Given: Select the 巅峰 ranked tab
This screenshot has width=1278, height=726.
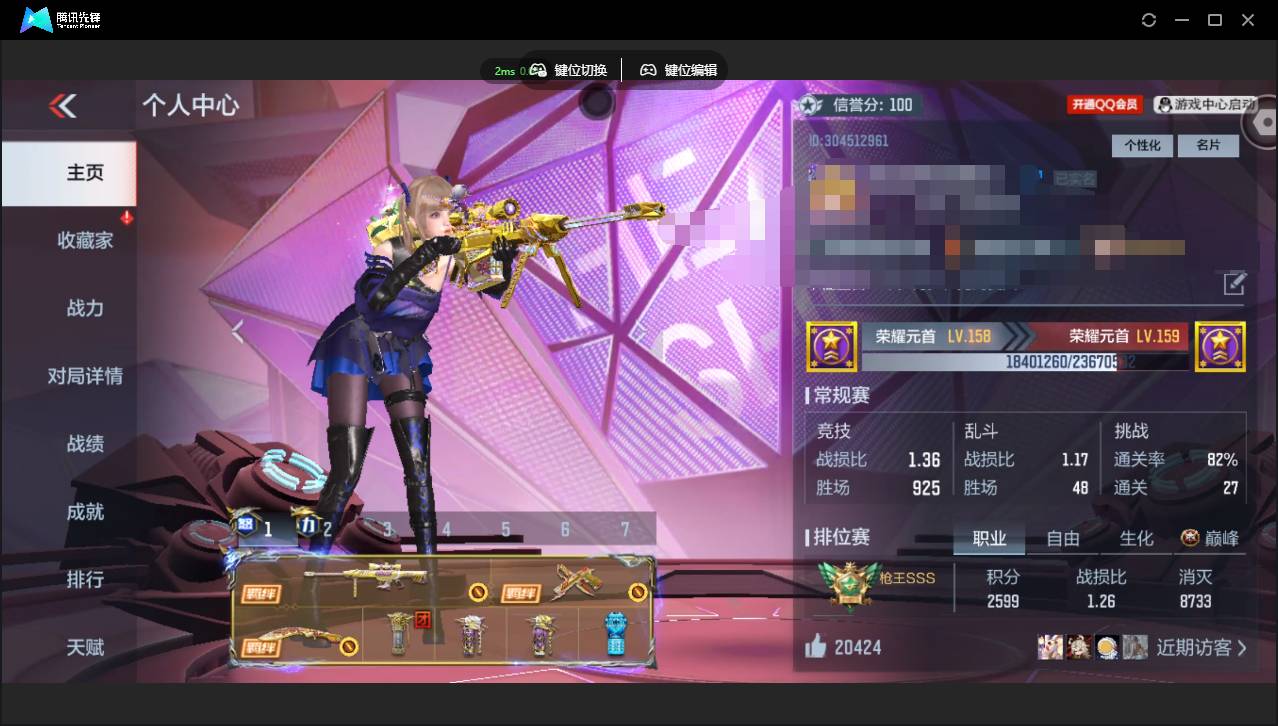Looking at the screenshot, I should [x=1210, y=539].
